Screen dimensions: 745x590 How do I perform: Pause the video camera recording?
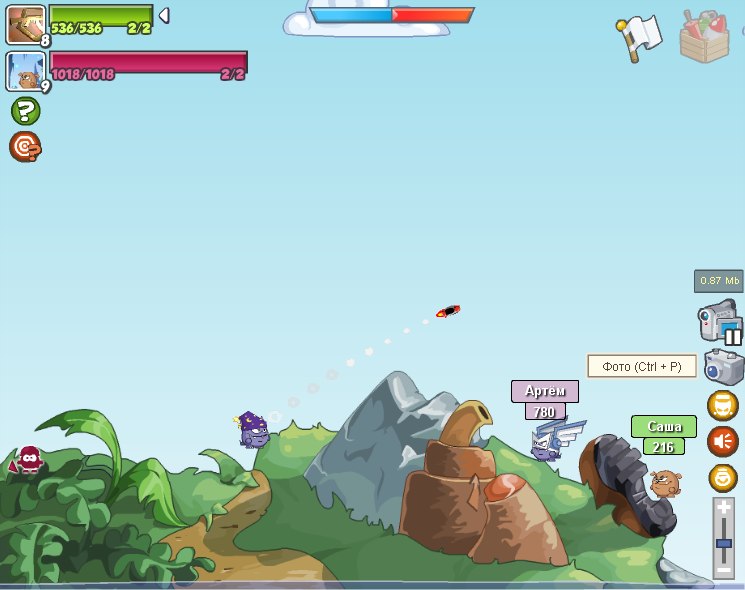coord(720,322)
